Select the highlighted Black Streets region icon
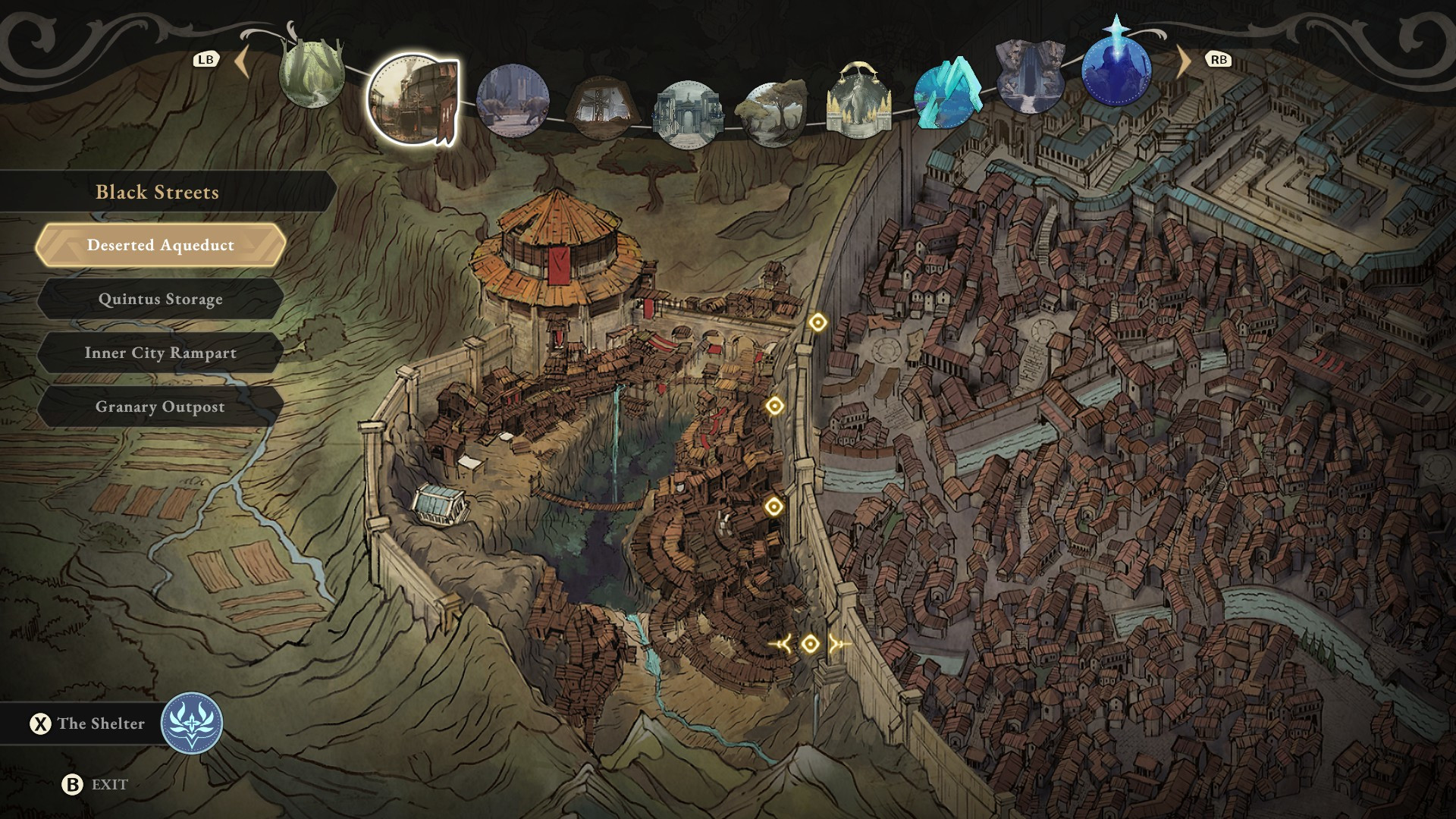Screen dimensions: 1456x819 (x=413, y=99)
